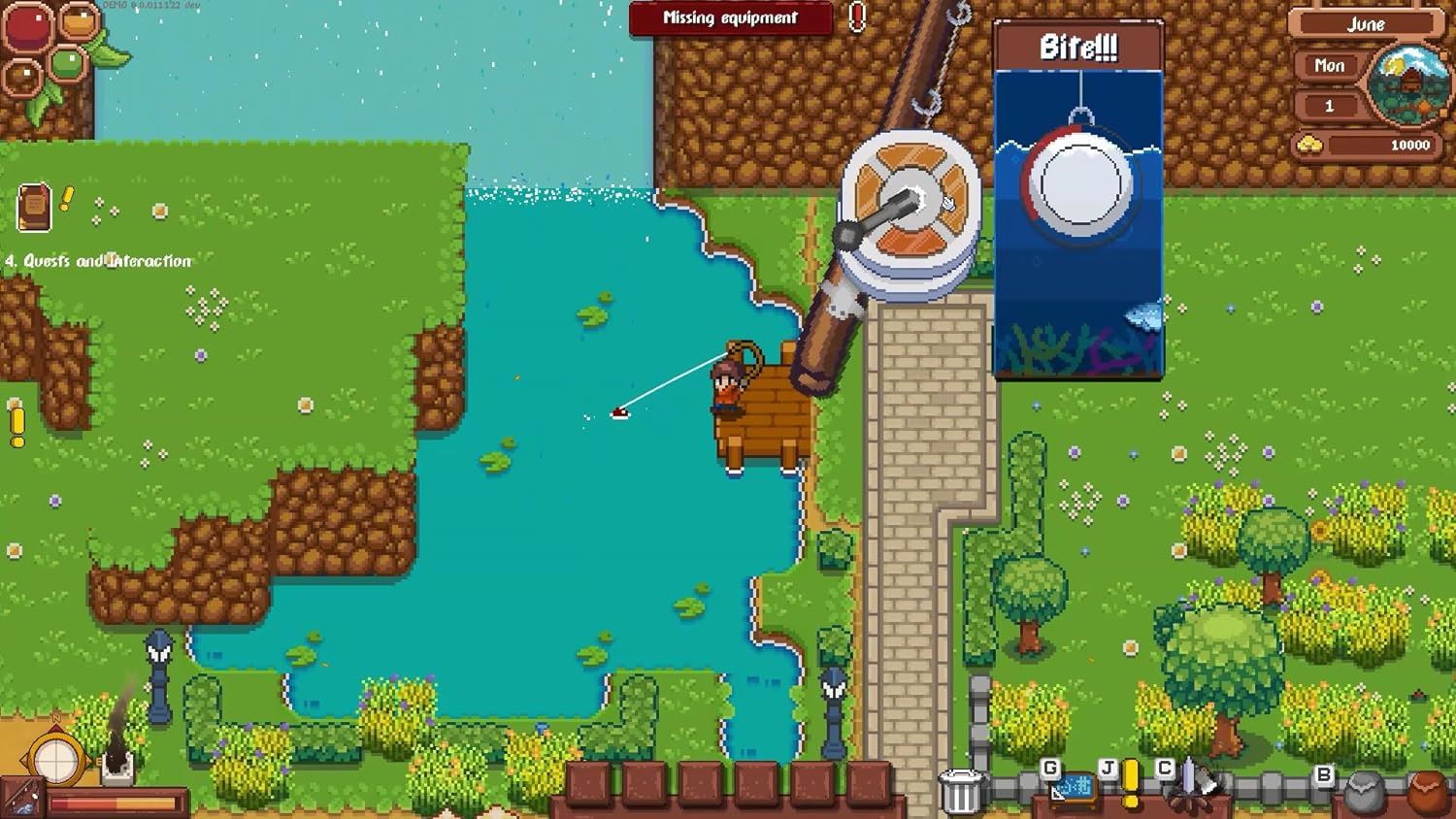Select the Bite!!! fishing panel header
Viewport: 1456px width, 819px height.
pos(1077,47)
